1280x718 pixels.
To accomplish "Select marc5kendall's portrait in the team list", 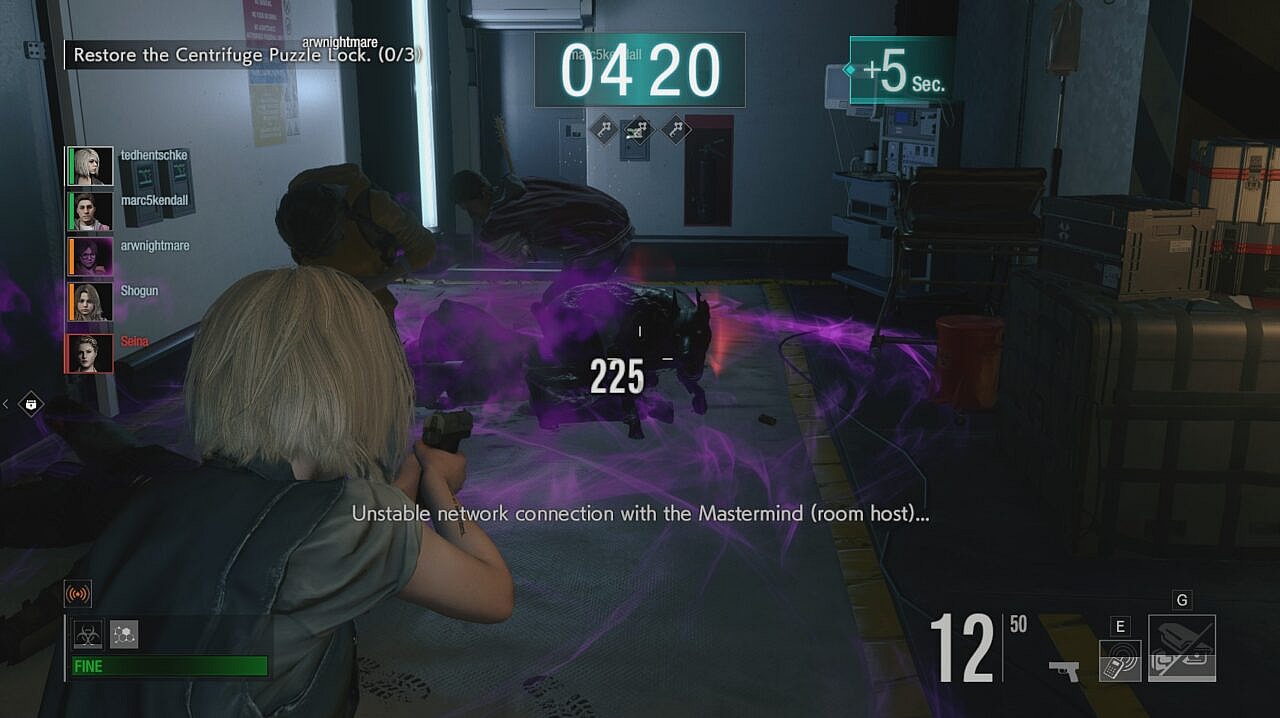I will (x=89, y=211).
